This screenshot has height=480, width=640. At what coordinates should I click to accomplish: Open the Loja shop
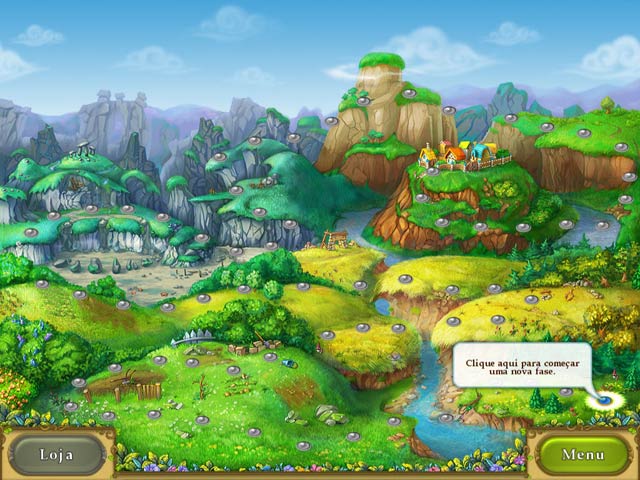[x=57, y=454]
